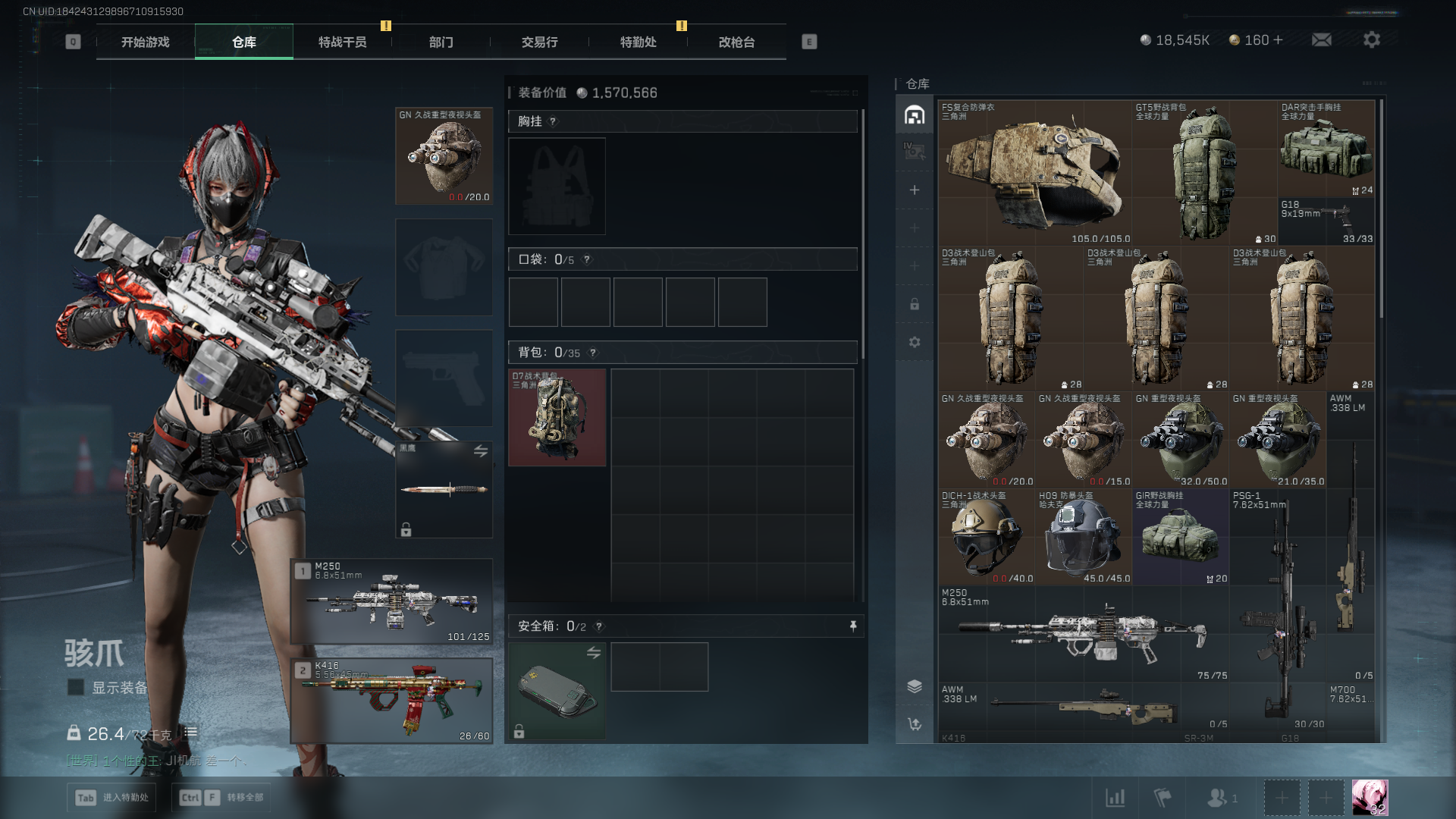Pick the FS复合防弹衣 armor in the stash
This screenshot has height=819, width=1456.
[1034, 173]
